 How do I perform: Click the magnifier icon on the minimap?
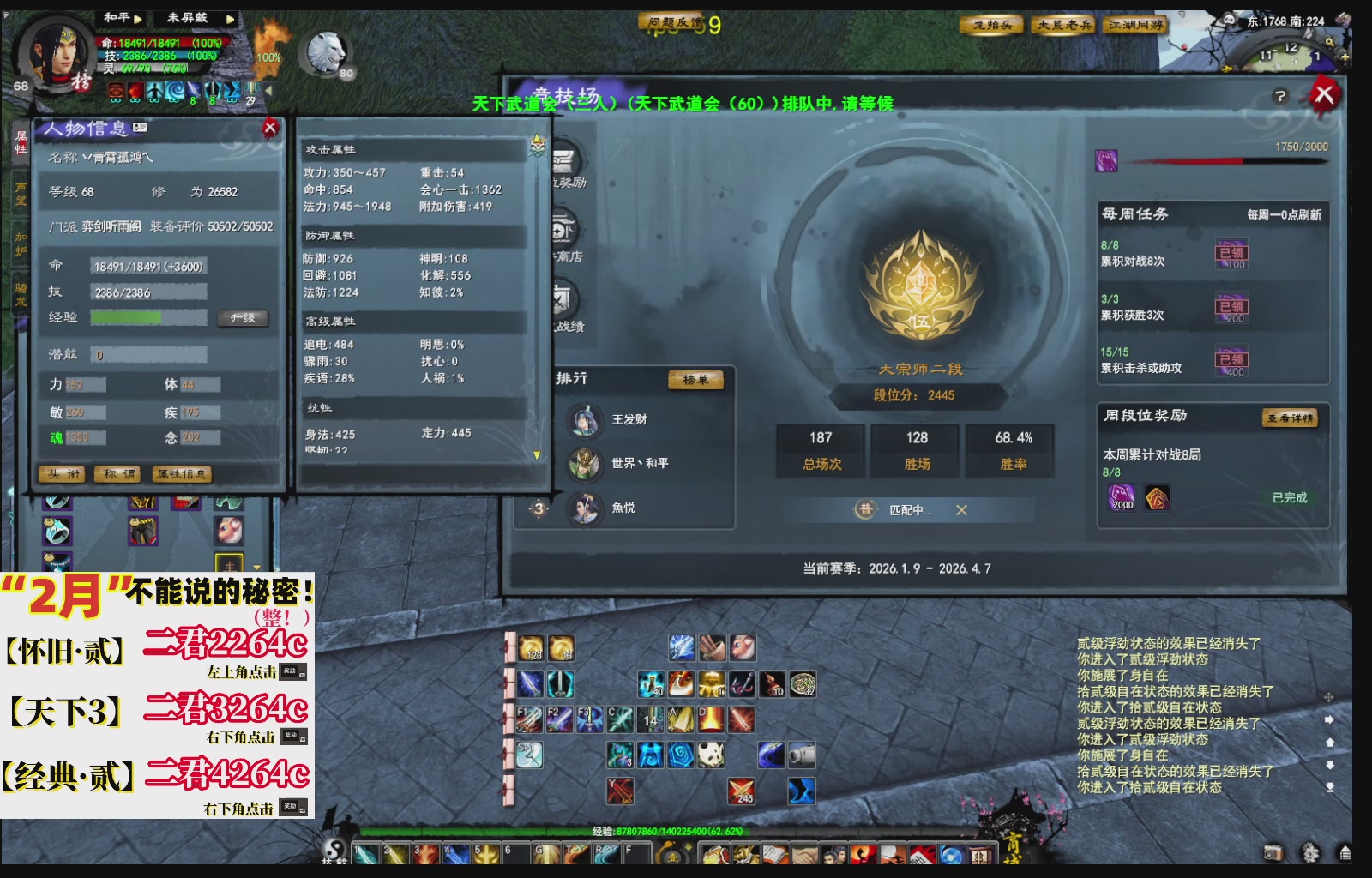pos(1330,43)
